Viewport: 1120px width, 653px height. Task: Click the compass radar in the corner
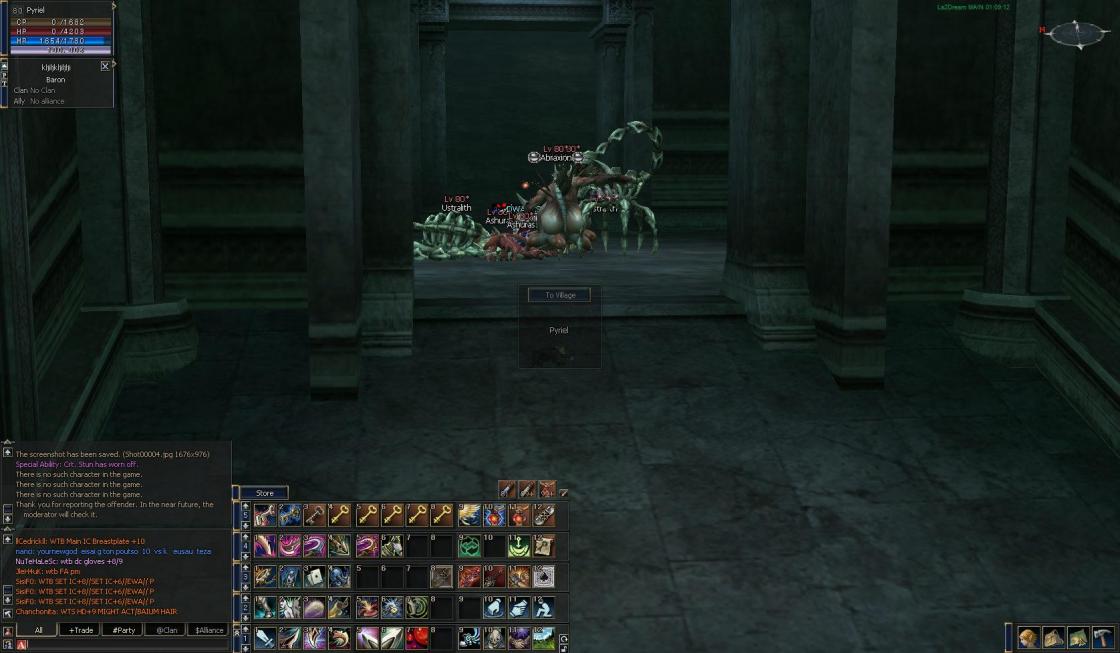(1078, 34)
